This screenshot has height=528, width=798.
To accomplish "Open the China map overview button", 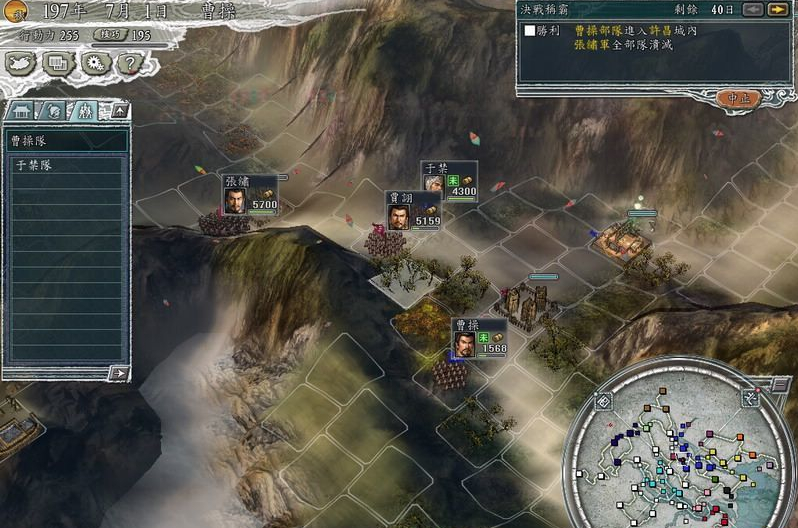I will point(22,63).
